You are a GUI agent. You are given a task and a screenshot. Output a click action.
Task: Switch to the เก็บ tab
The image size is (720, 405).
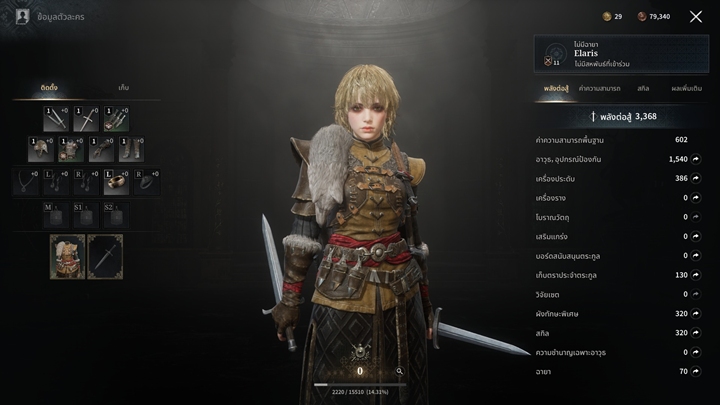click(123, 88)
